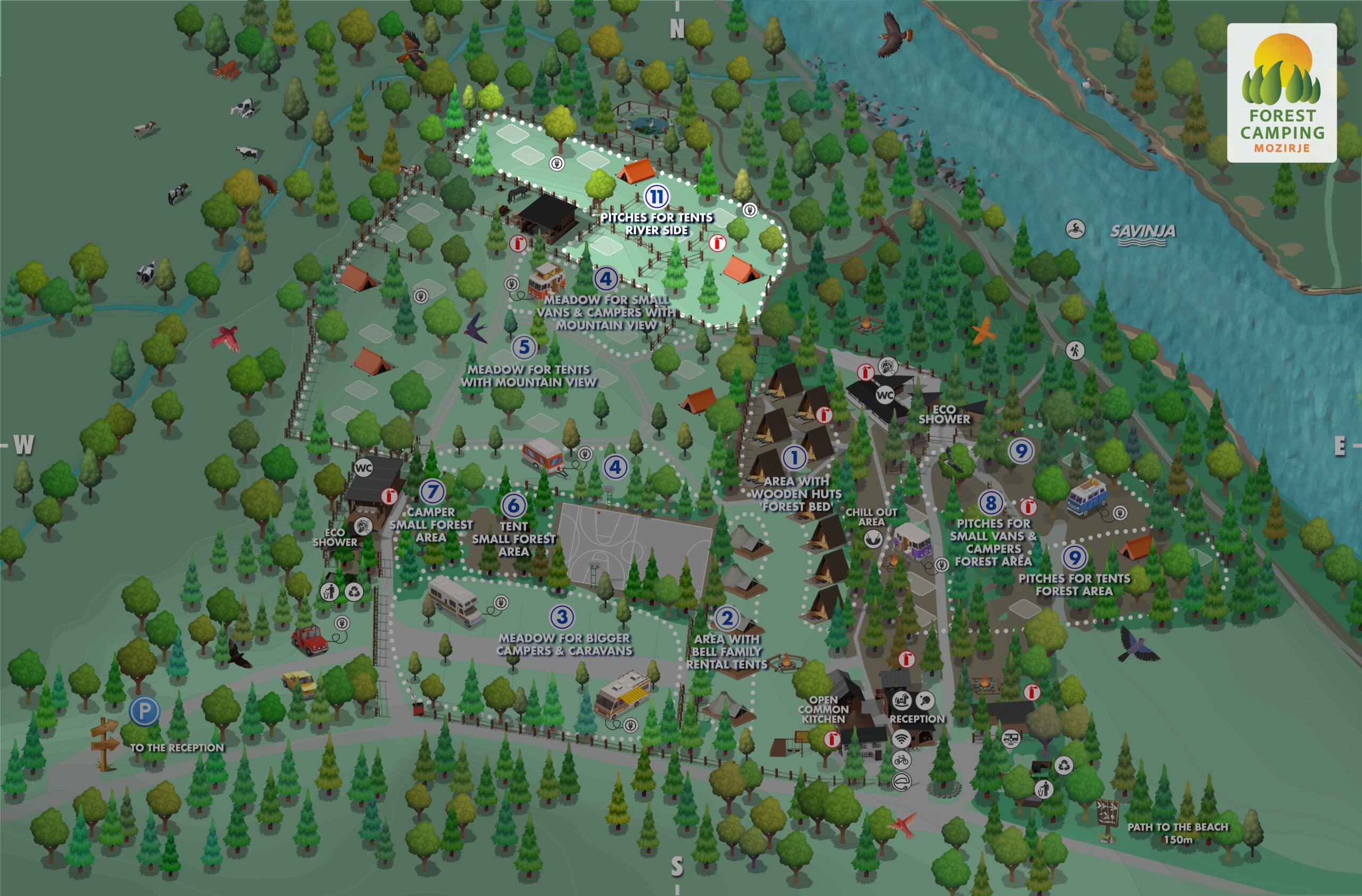
Task: Click the rocking horse playground icon
Action: [x=902, y=700]
